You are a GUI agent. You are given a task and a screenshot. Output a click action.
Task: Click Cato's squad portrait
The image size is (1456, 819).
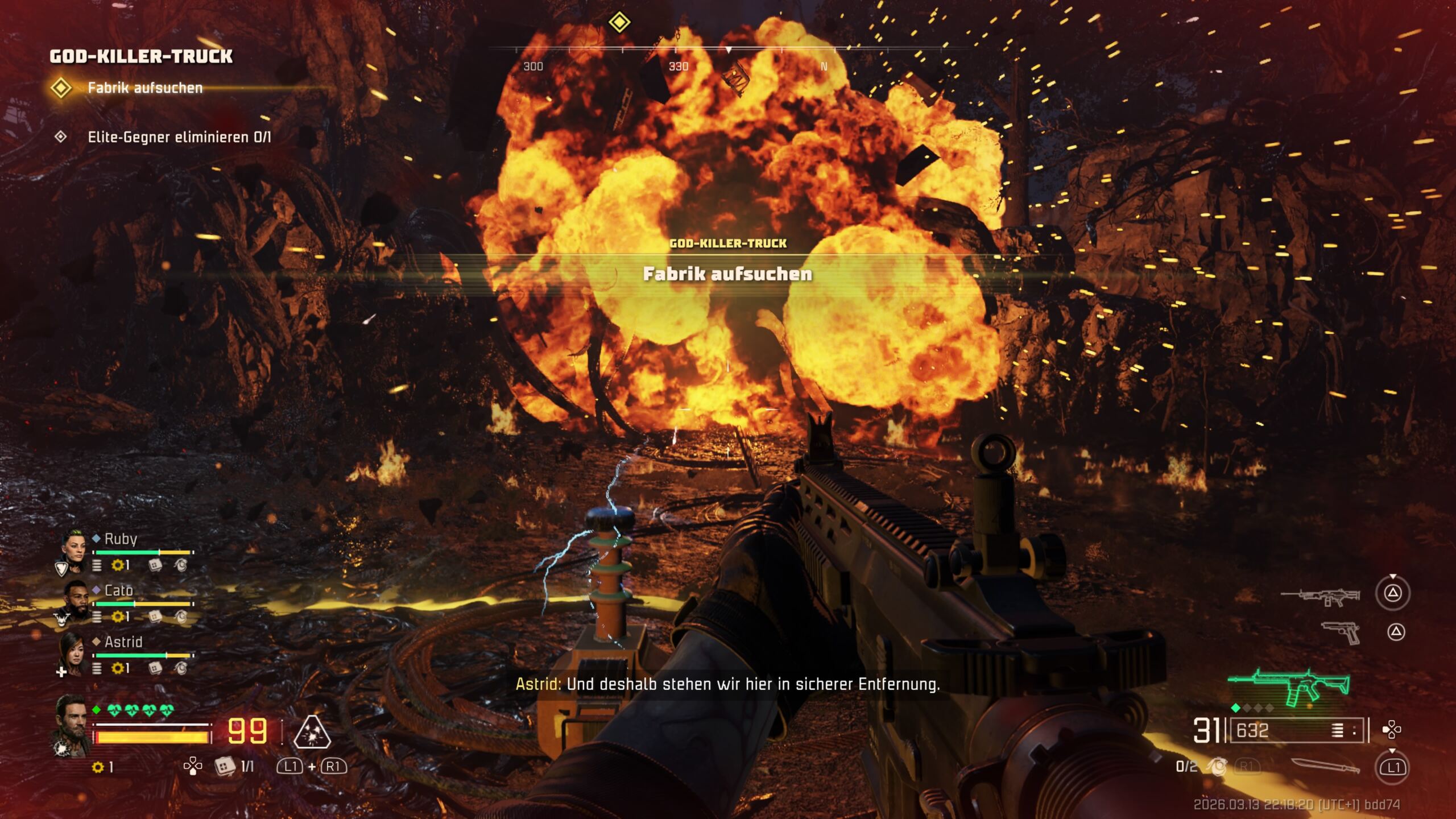75,599
